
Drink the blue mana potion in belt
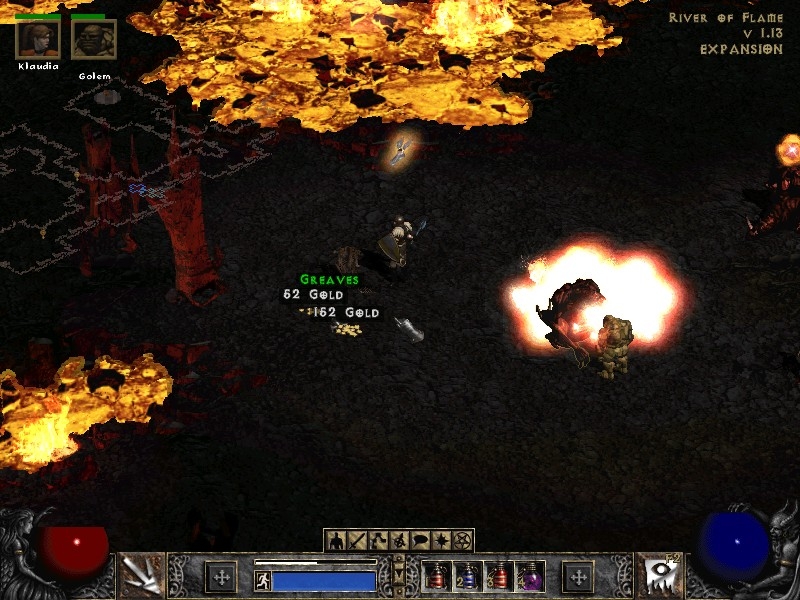(x=467, y=577)
